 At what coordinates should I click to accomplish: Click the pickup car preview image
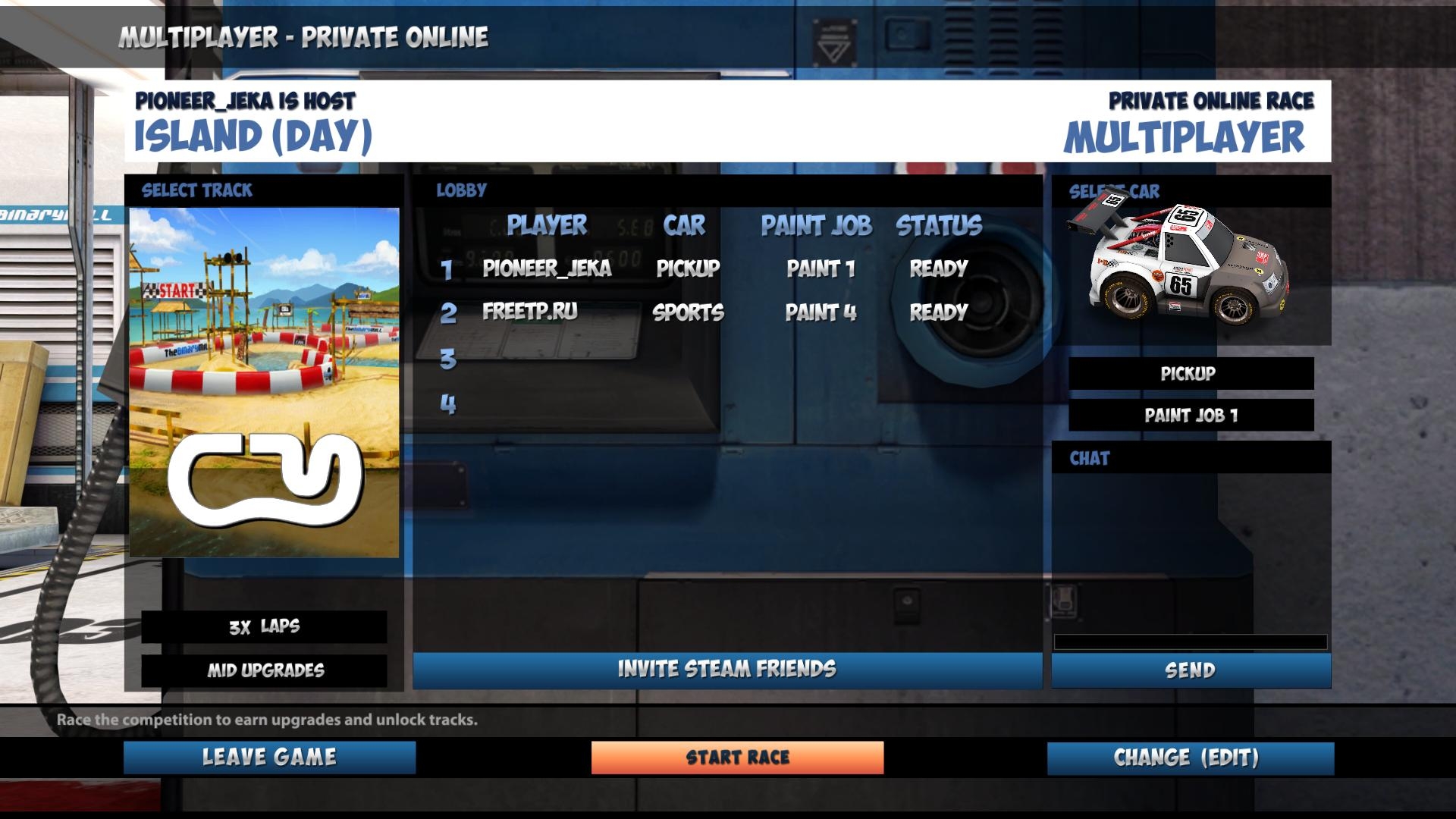pos(1180,265)
